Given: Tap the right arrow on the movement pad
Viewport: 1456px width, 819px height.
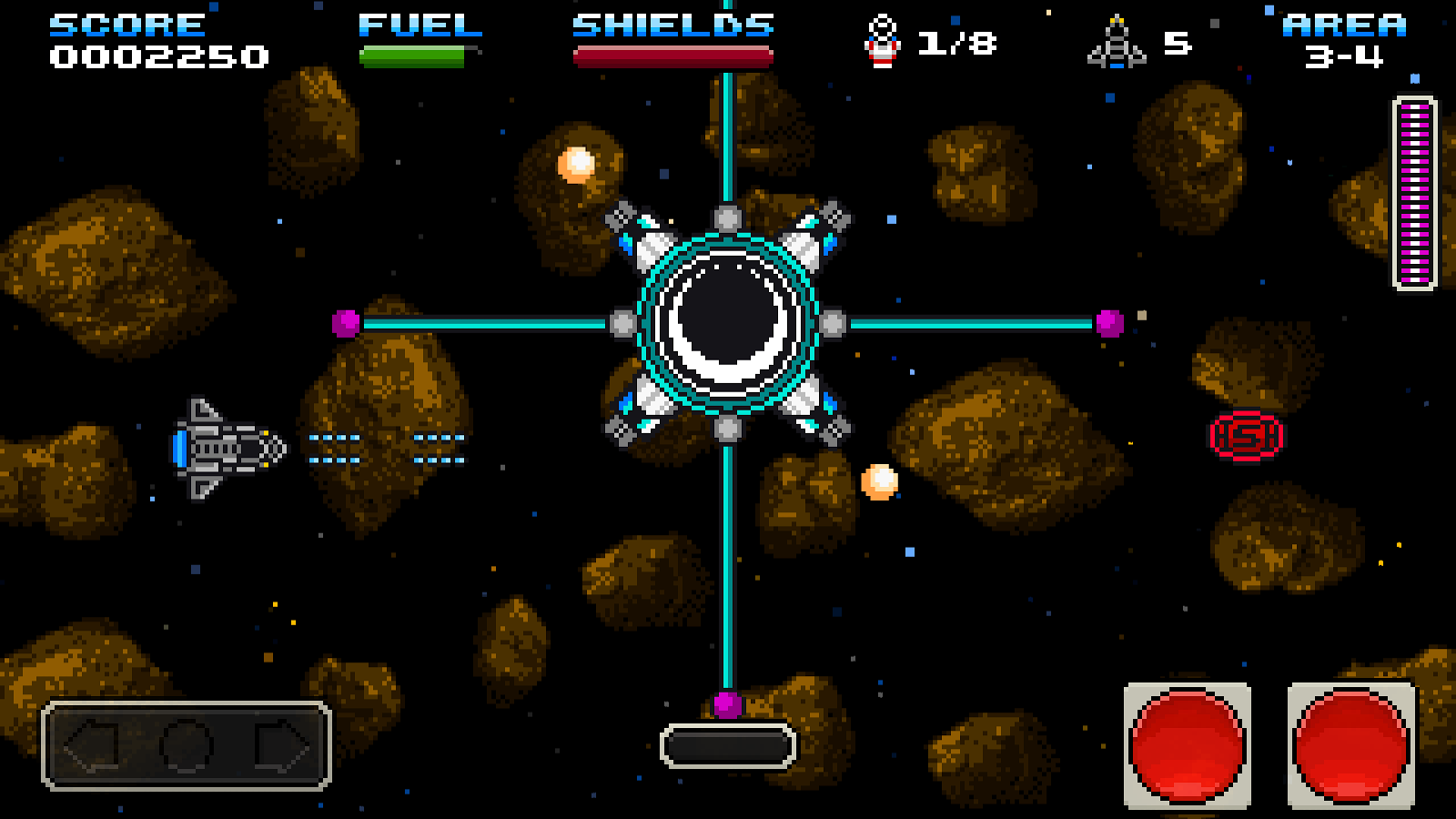Looking at the screenshot, I should 281,746.
